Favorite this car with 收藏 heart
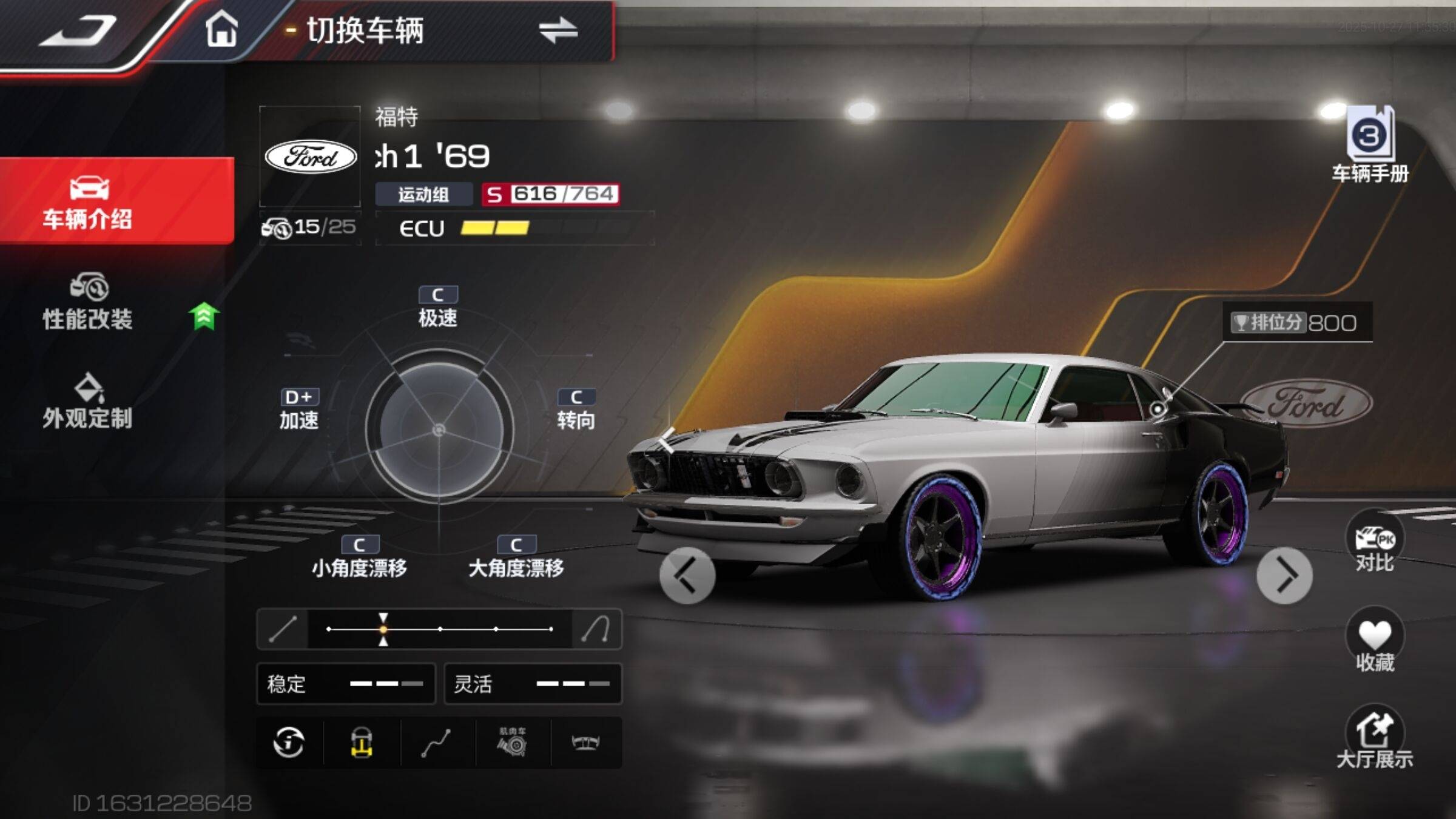Viewport: 1456px width, 819px height. 1374,642
